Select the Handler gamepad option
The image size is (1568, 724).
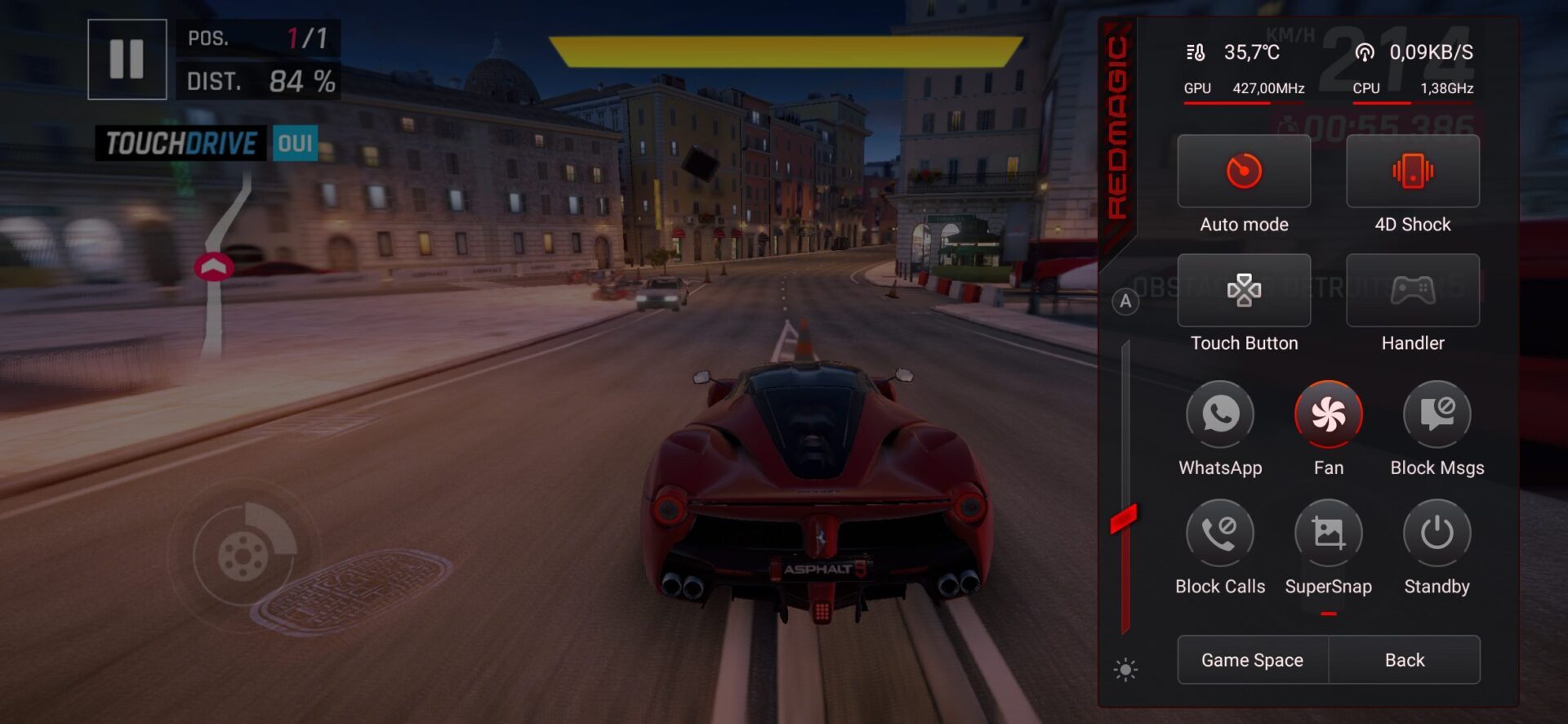click(1412, 290)
